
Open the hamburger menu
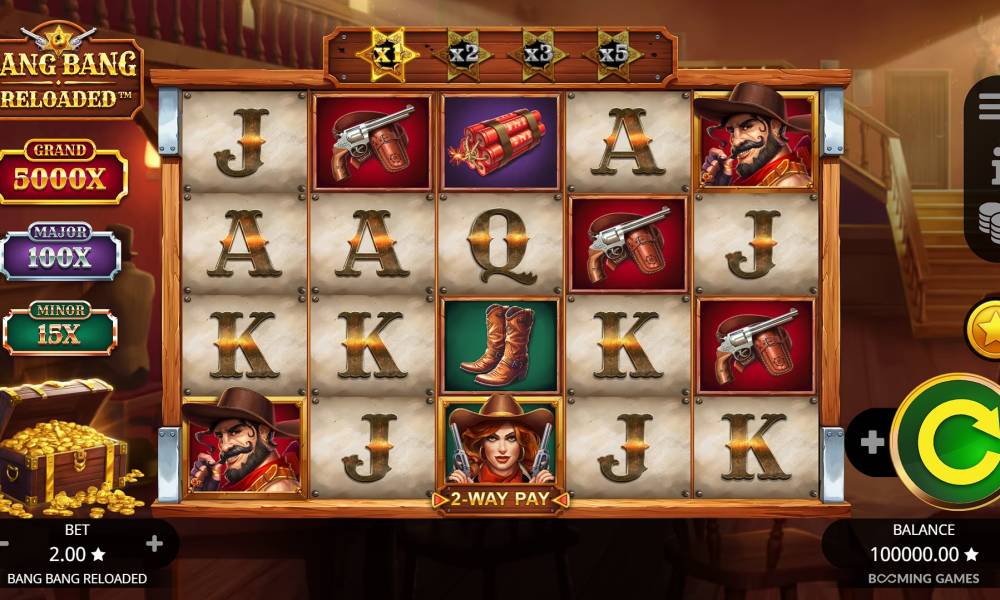990,106
